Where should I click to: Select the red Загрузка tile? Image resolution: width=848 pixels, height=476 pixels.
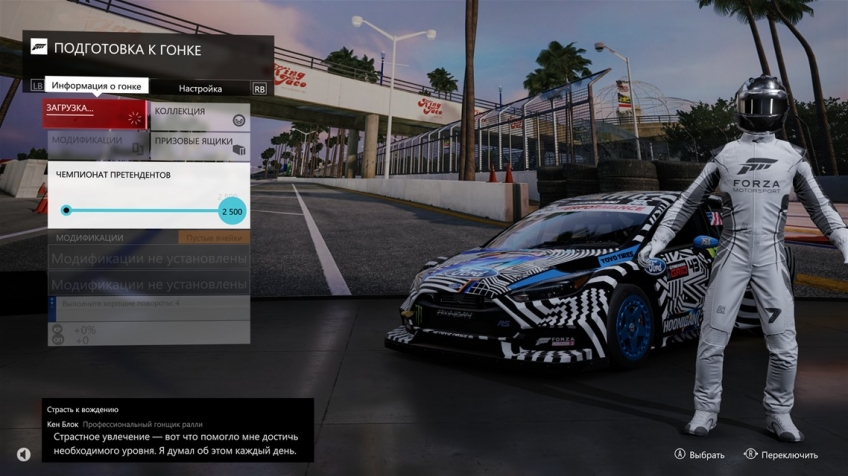click(95, 113)
